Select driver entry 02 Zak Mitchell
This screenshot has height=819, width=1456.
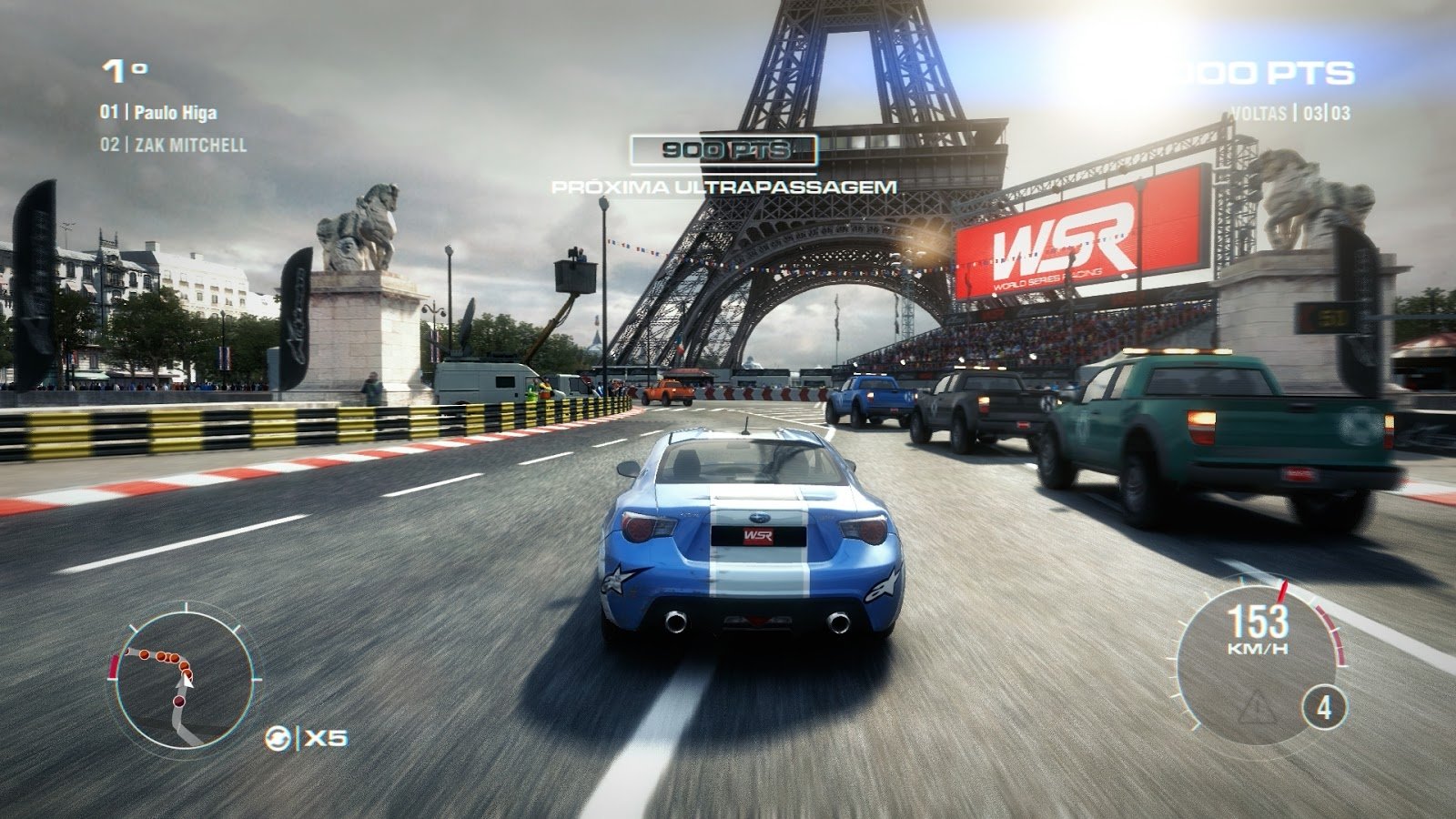(174, 142)
